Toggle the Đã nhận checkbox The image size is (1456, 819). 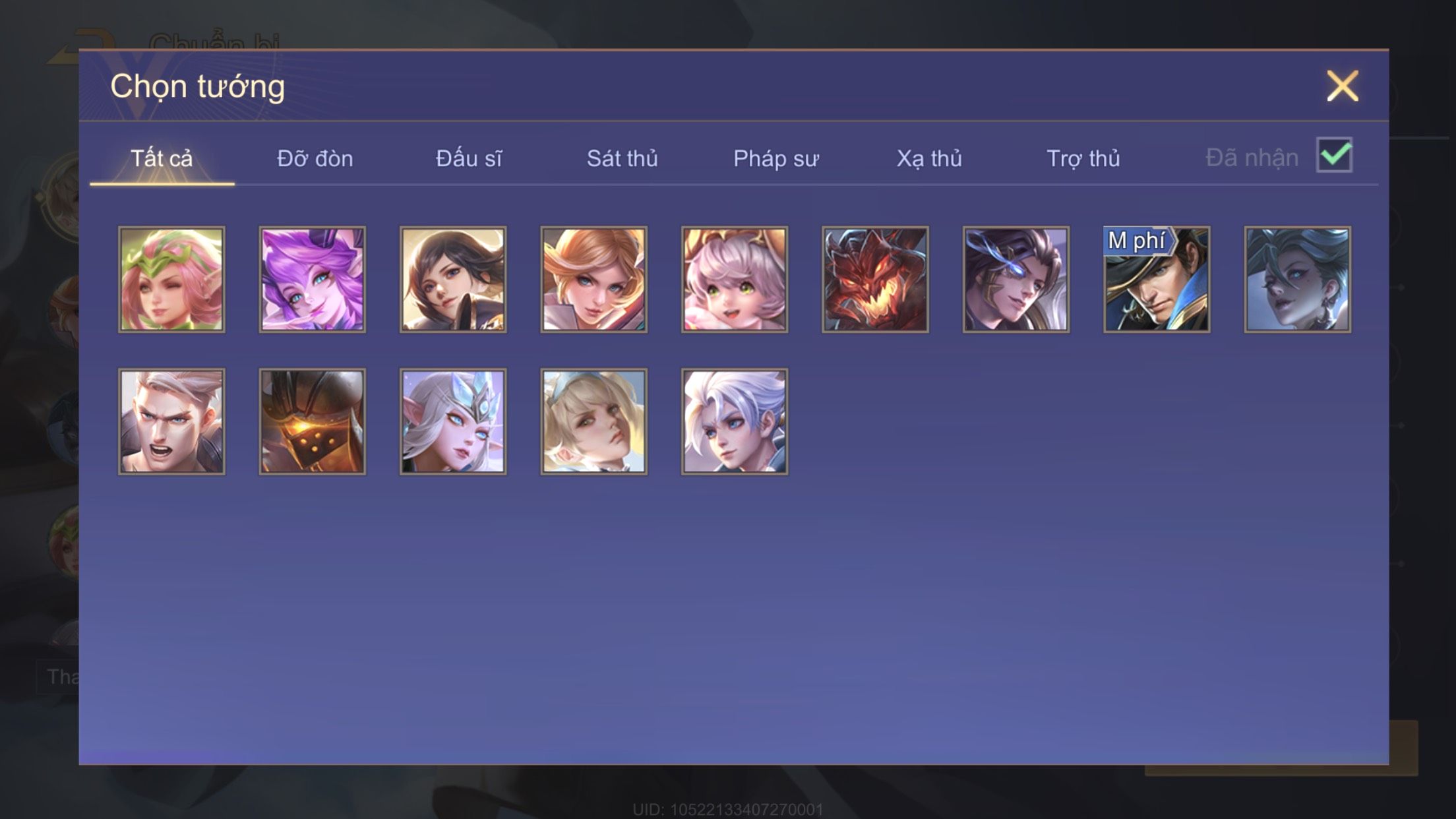[x=1334, y=156]
